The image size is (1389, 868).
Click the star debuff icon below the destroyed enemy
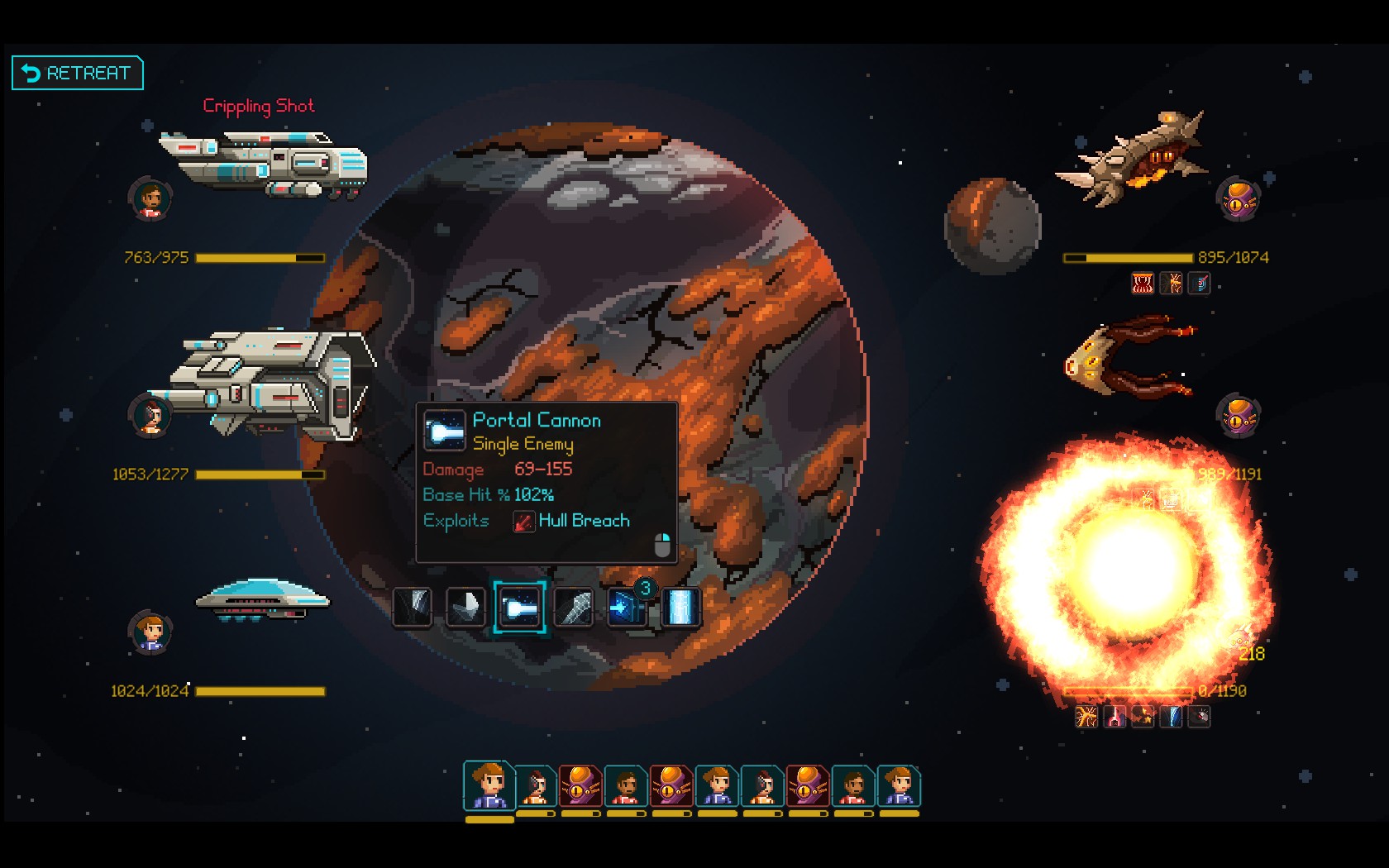[1145, 718]
